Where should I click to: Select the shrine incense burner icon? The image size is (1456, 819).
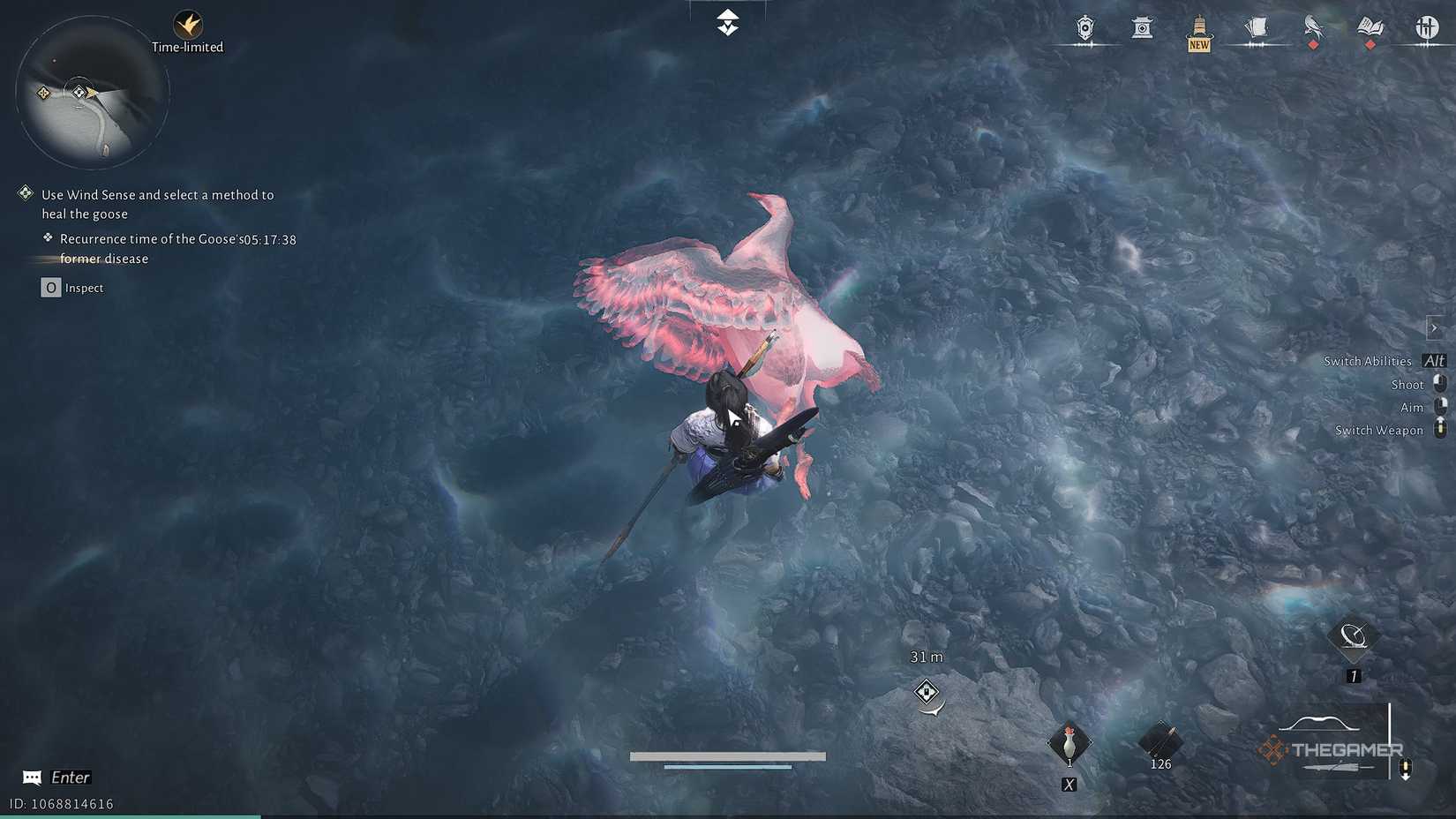pos(1143,28)
